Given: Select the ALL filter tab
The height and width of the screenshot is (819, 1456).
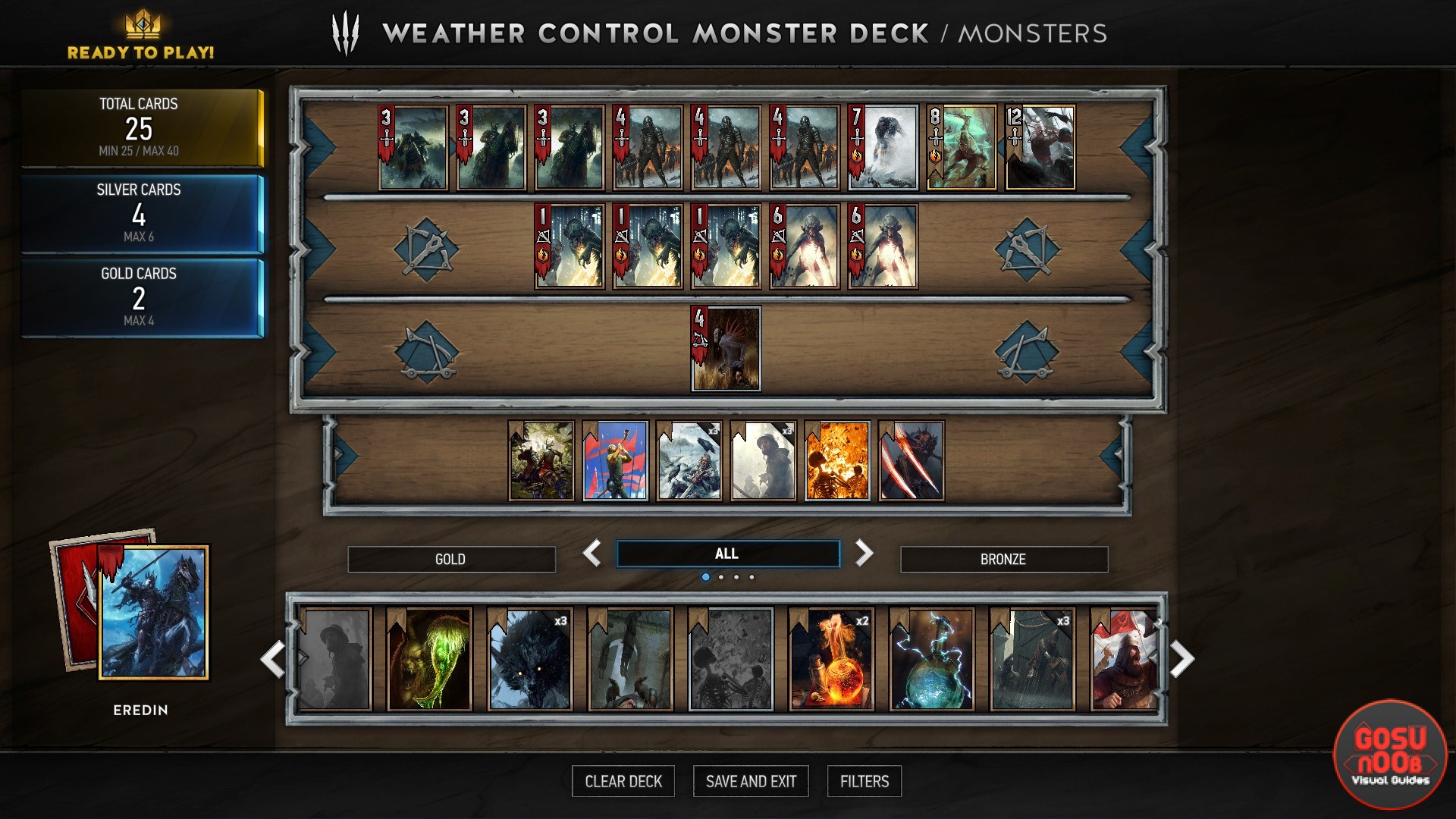Looking at the screenshot, I should point(727,553).
